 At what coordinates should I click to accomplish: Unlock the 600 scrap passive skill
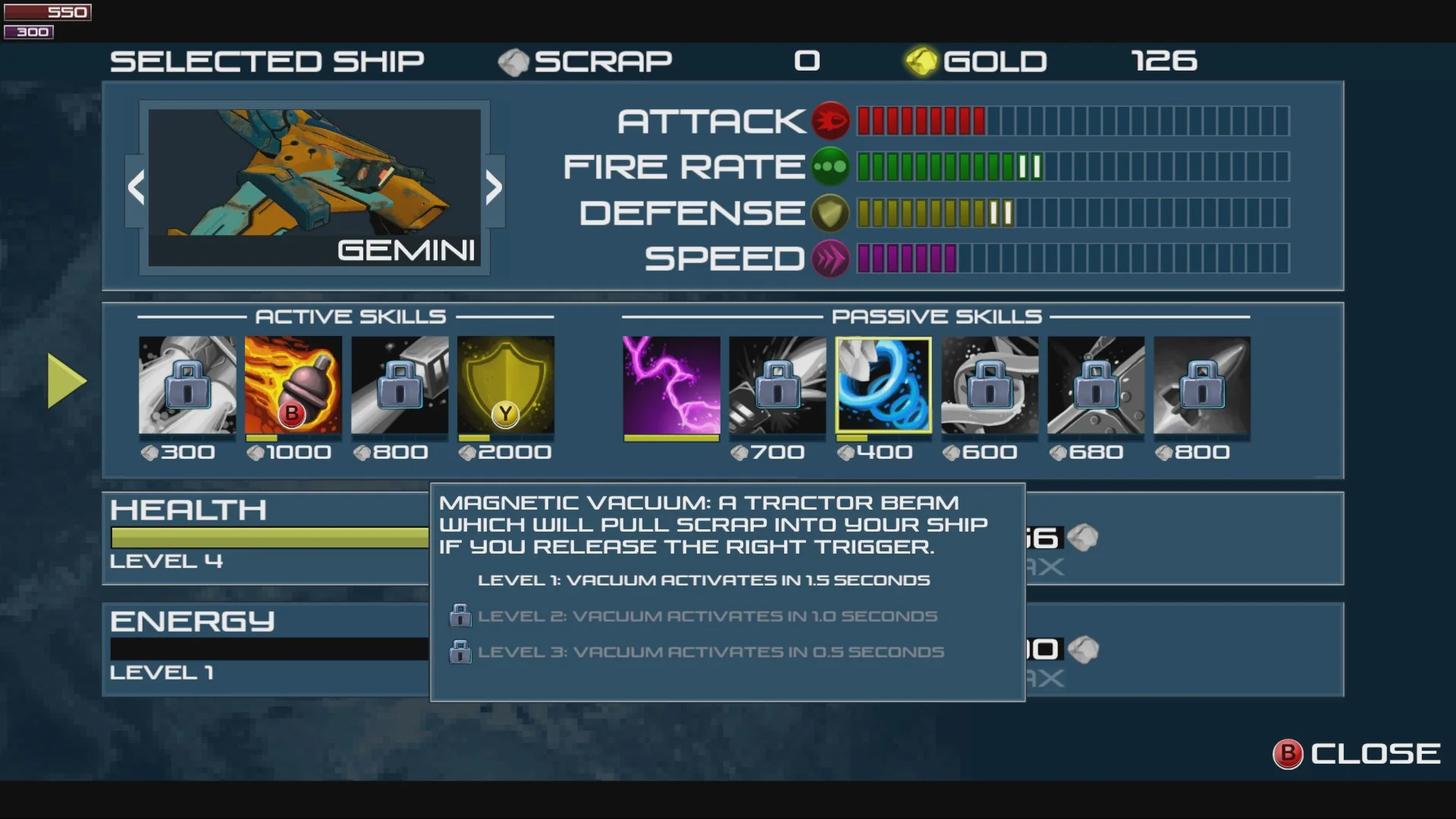tap(990, 385)
